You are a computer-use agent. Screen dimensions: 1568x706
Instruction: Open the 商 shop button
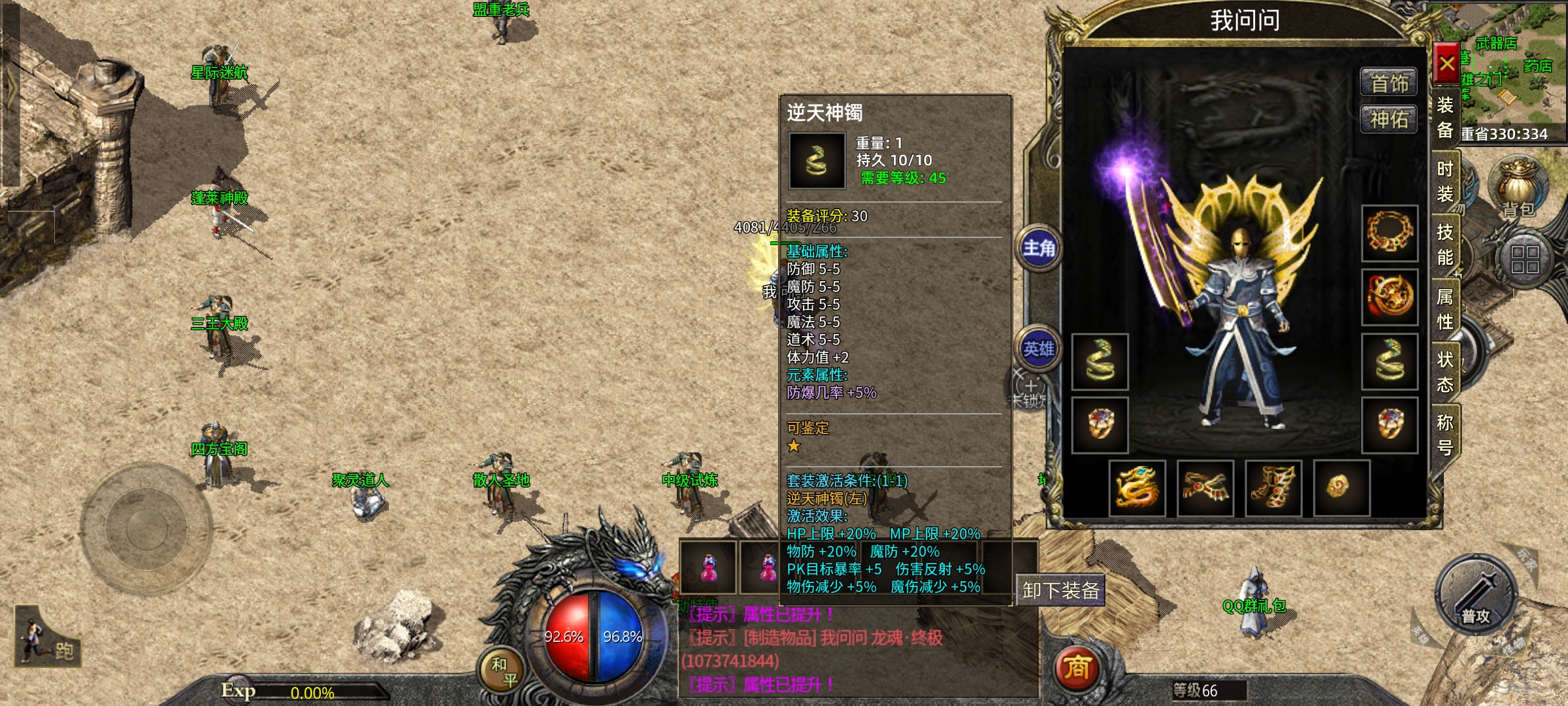click(1077, 669)
